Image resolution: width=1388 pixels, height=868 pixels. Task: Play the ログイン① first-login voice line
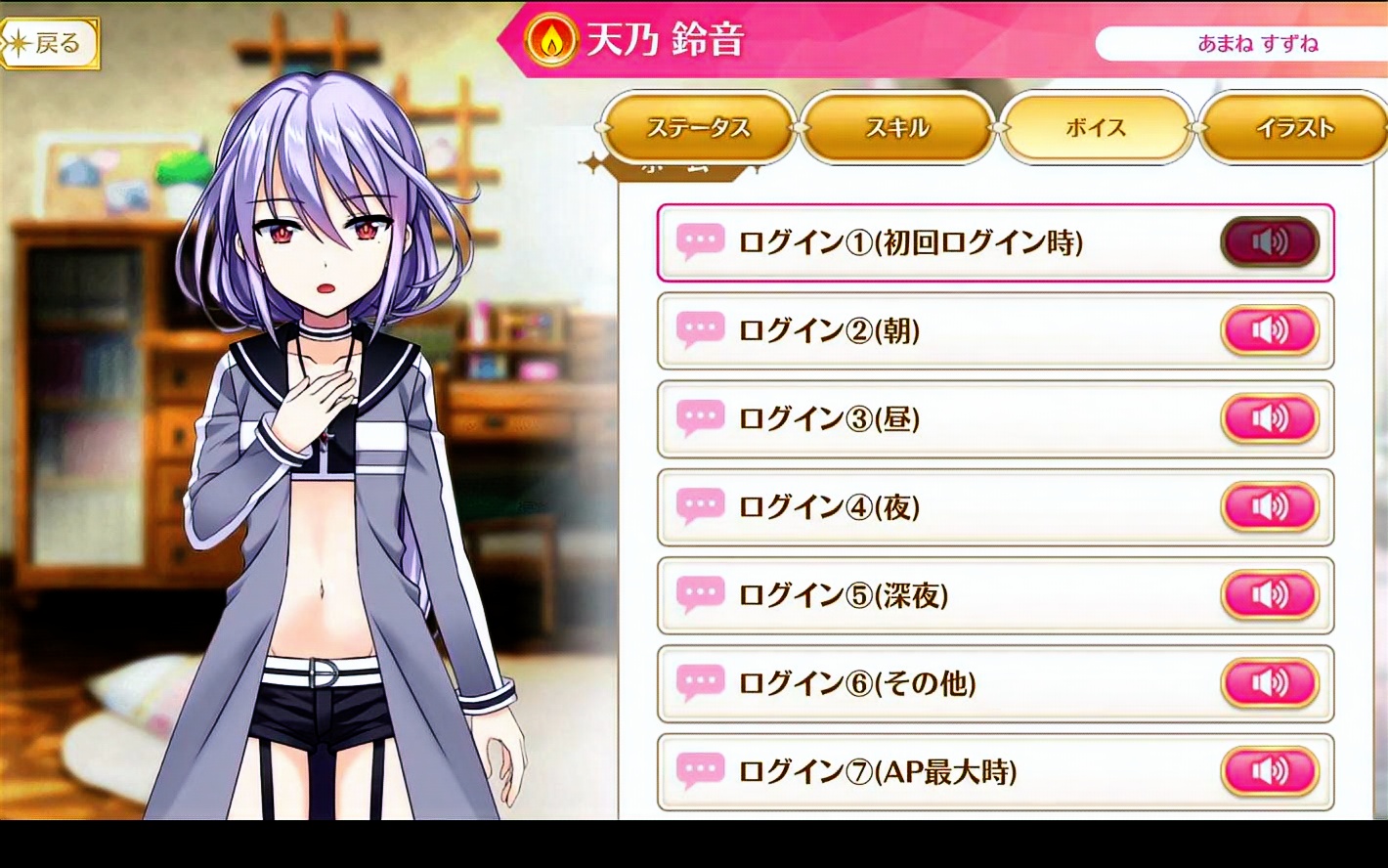pos(1269,242)
